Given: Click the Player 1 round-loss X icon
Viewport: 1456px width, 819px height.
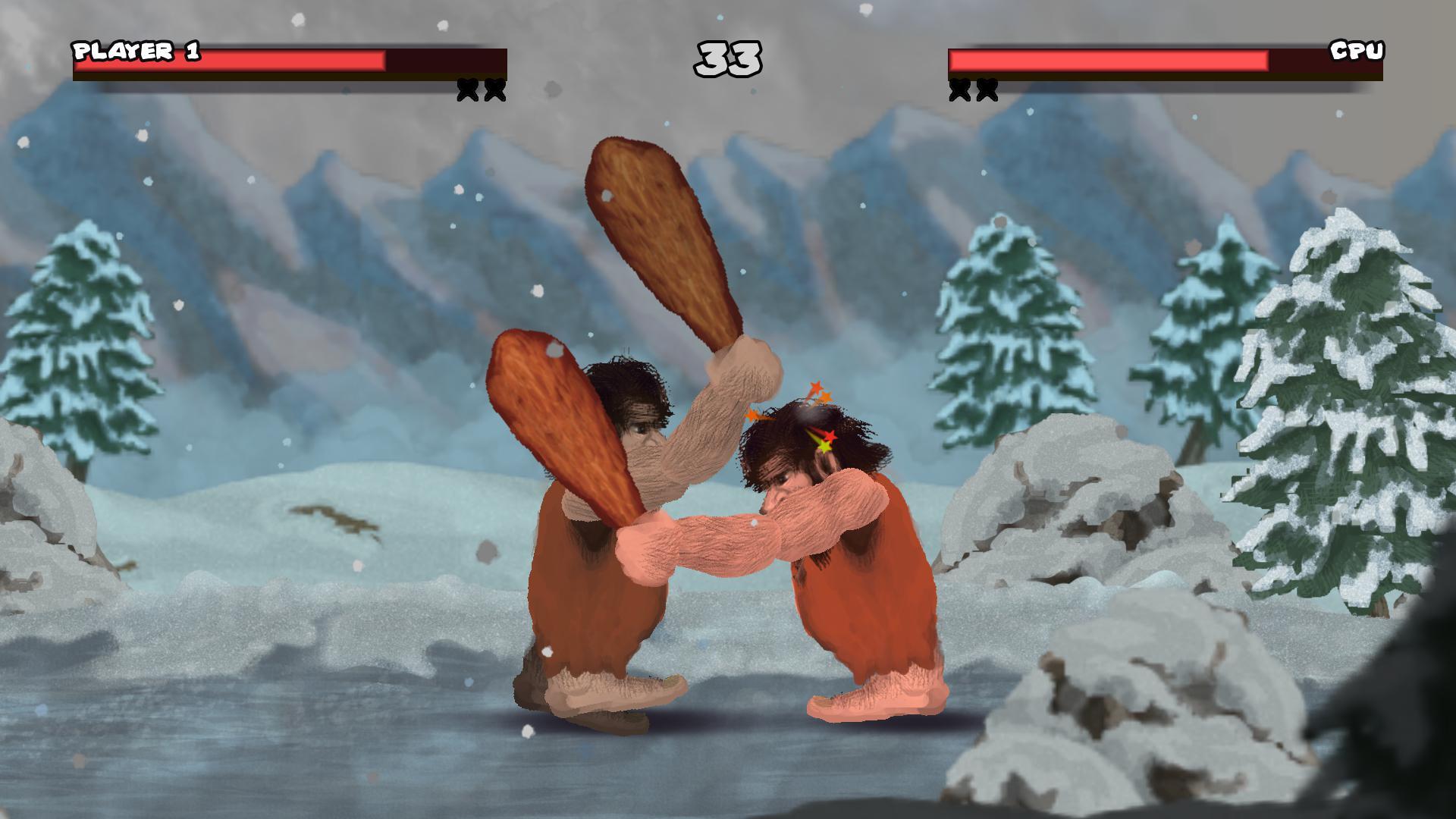Looking at the screenshot, I should pyautogui.click(x=465, y=89).
